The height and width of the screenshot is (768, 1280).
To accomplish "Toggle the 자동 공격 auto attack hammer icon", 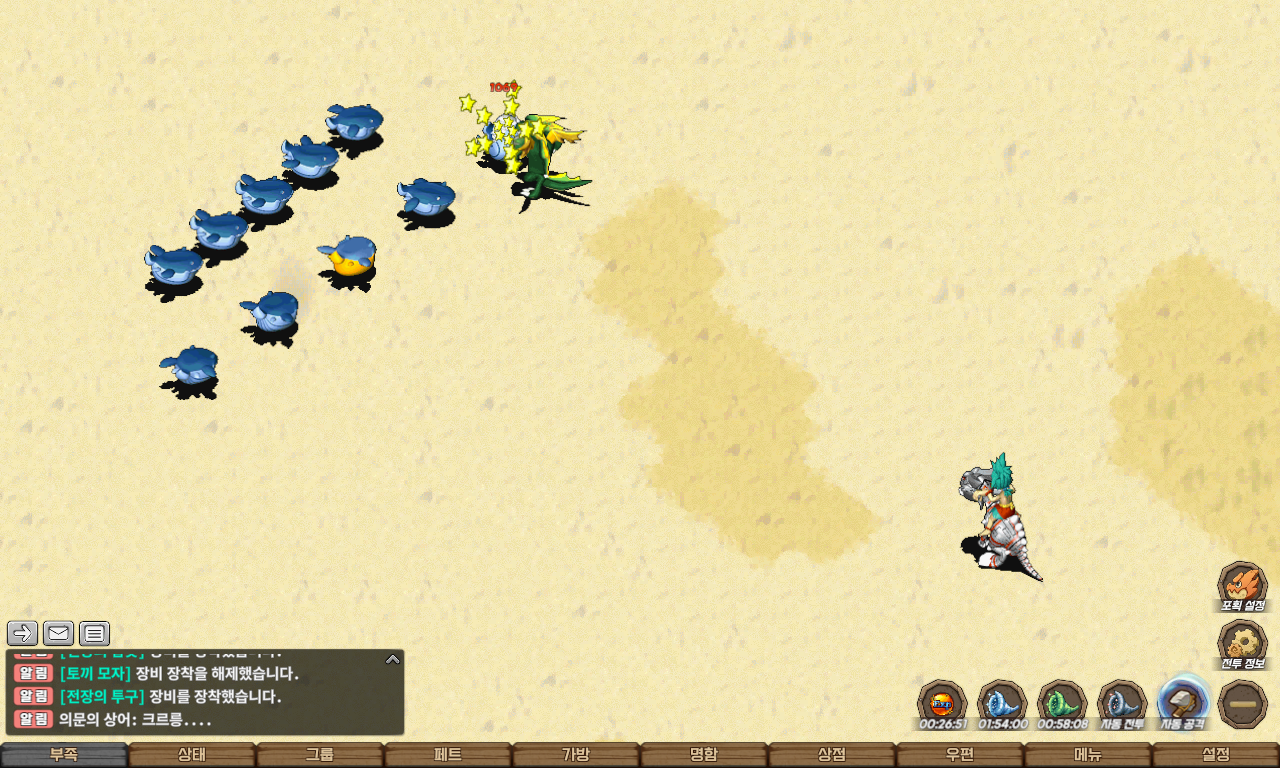I will 1183,702.
